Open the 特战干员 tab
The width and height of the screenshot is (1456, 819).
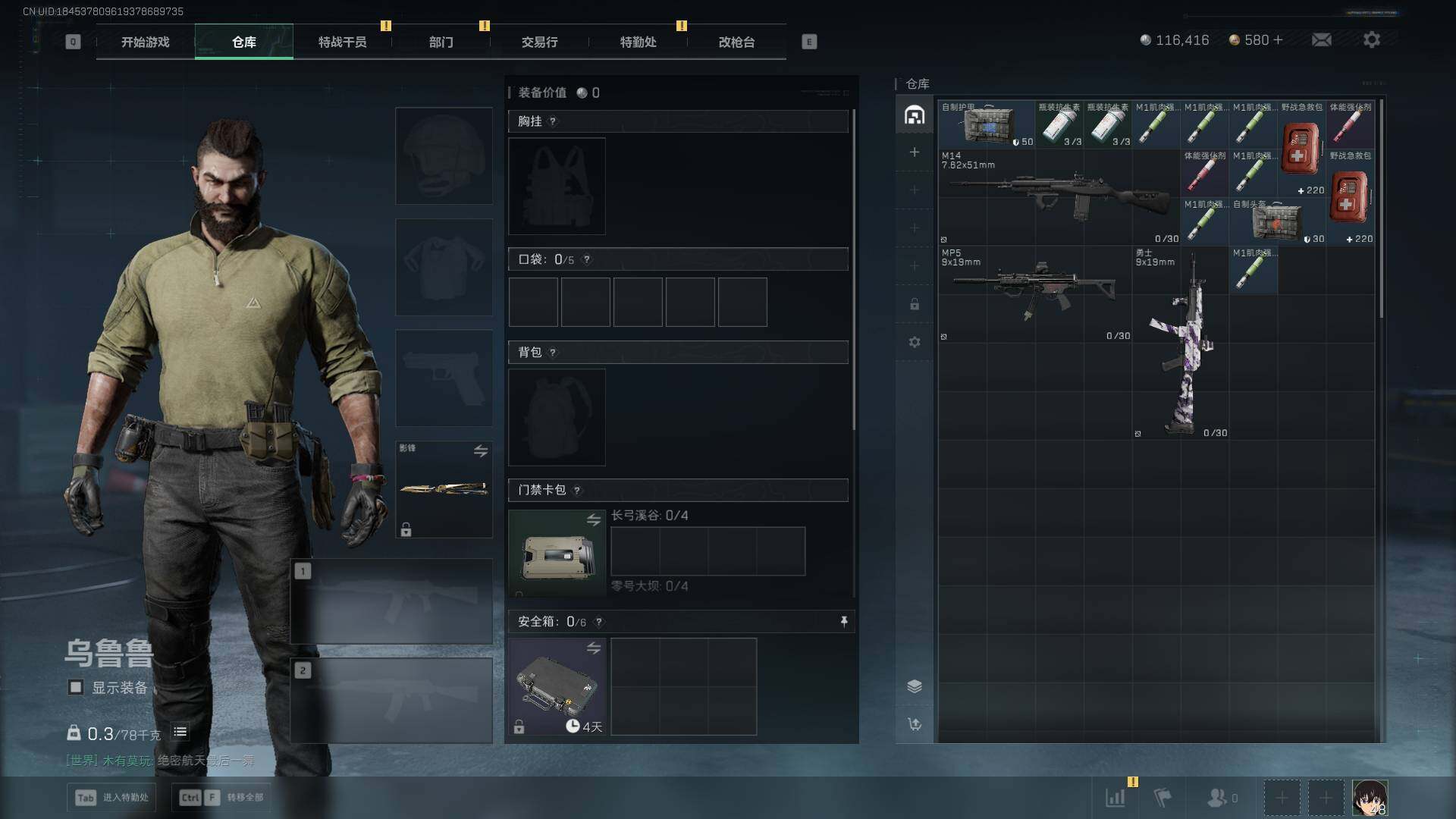(342, 42)
